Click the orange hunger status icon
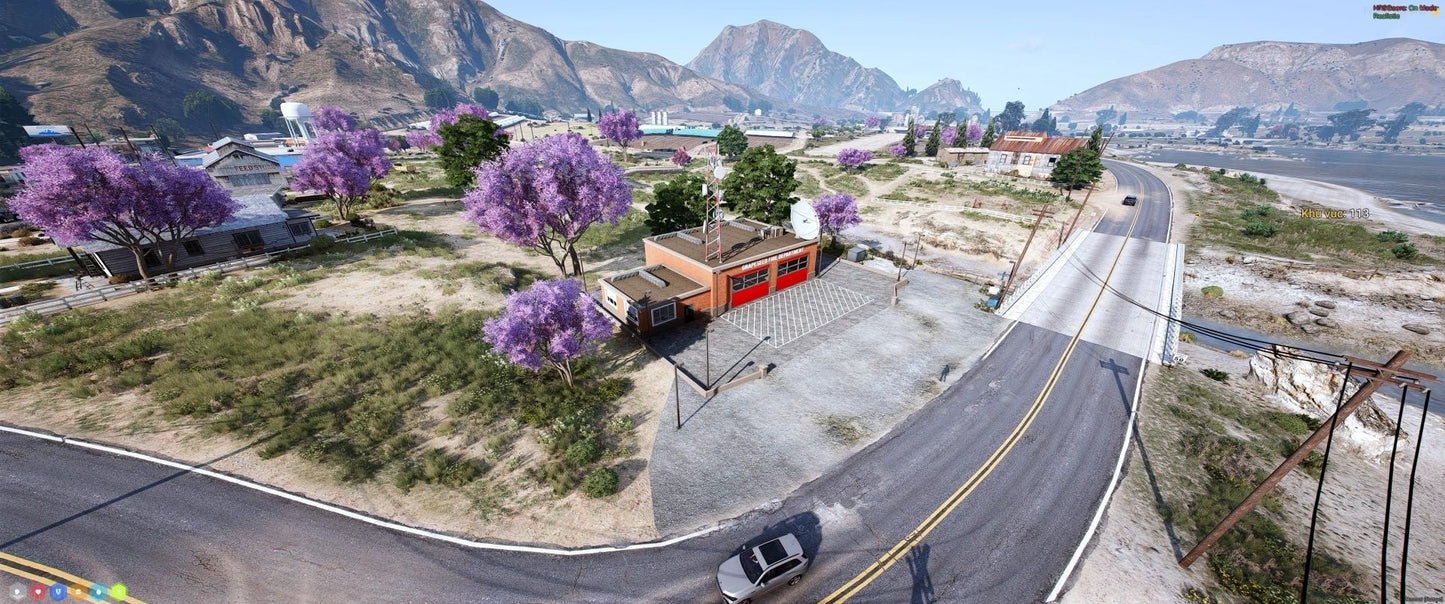 (78, 591)
